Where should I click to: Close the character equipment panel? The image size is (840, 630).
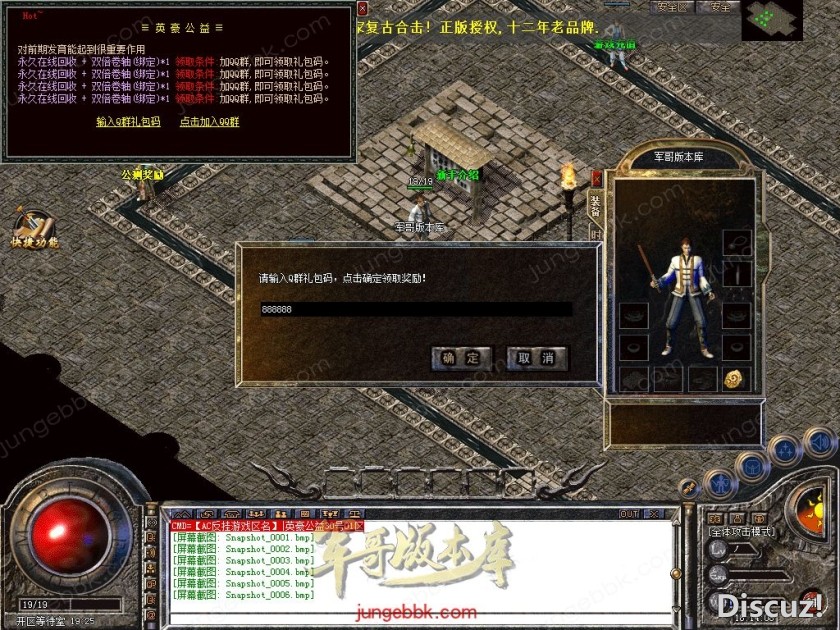pyautogui.click(x=597, y=178)
